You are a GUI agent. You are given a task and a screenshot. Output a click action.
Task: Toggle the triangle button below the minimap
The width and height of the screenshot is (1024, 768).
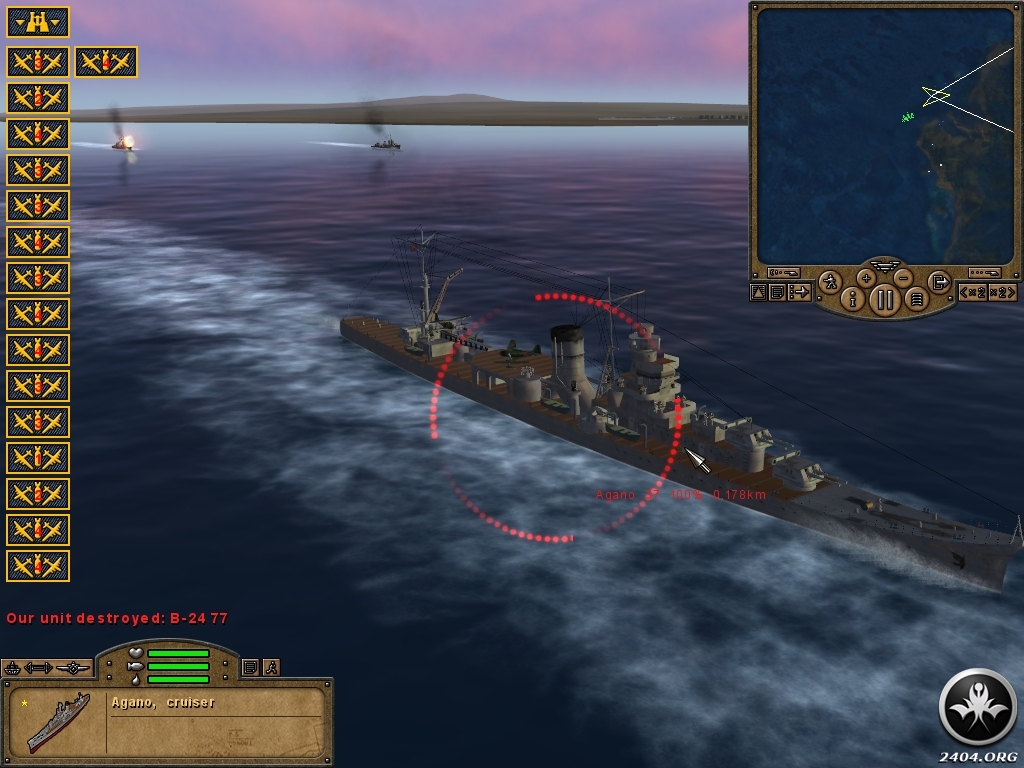[x=758, y=292]
